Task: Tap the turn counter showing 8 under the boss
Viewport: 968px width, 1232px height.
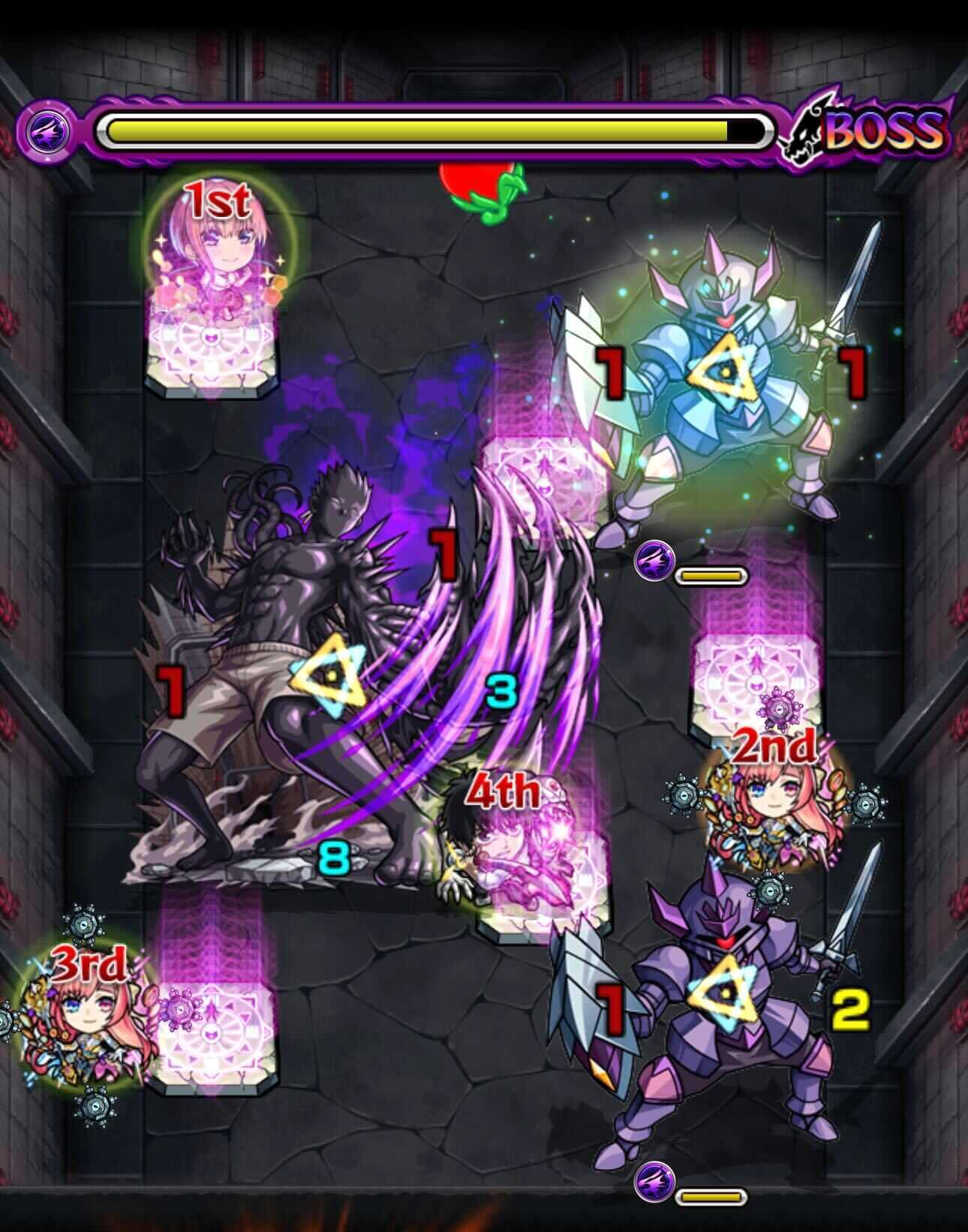Action: coord(335,858)
